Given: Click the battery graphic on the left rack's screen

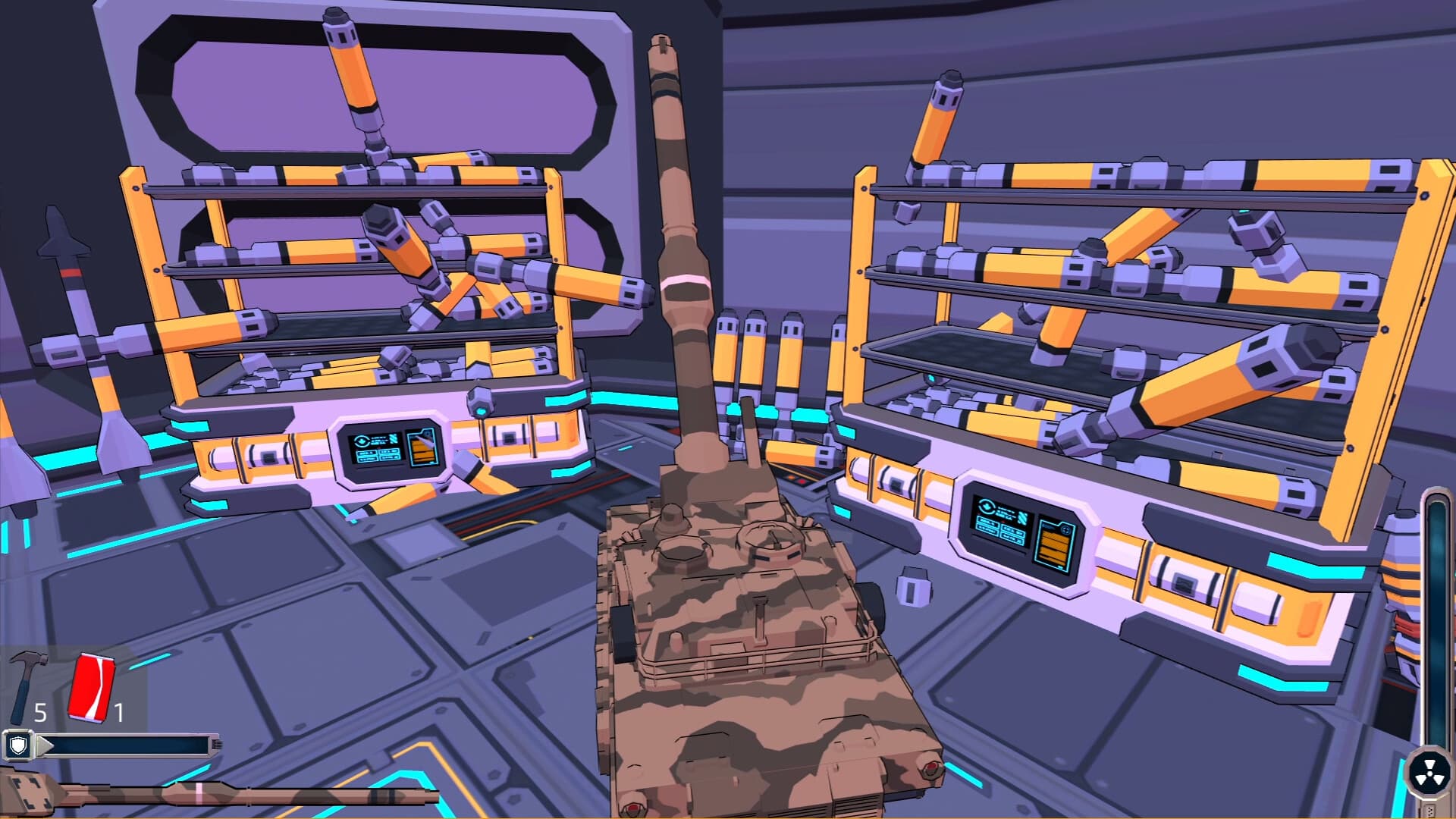Looking at the screenshot, I should coord(422,449).
